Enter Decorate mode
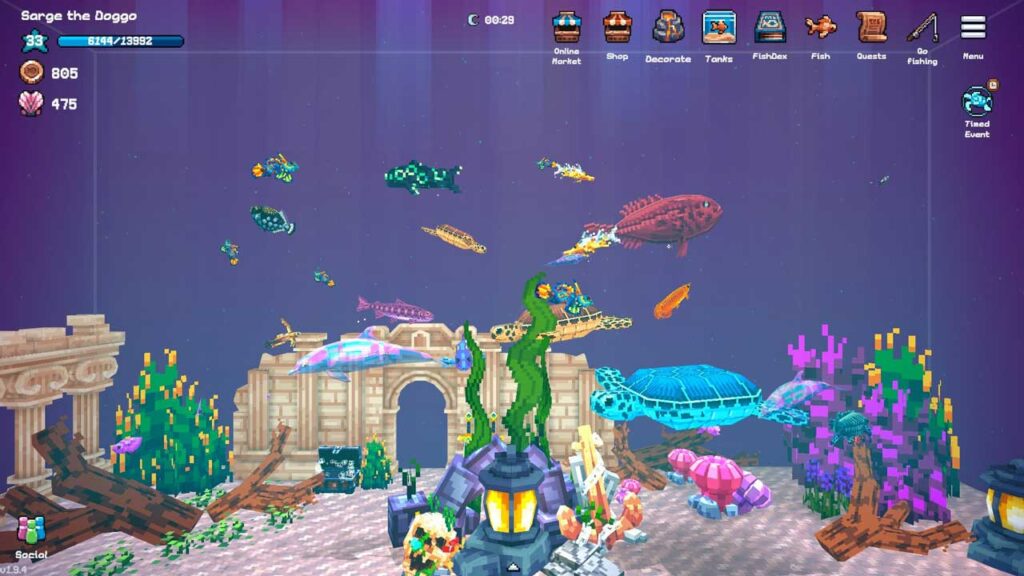The height and width of the screenshot is (576, 1024). (x=668, y=28)
